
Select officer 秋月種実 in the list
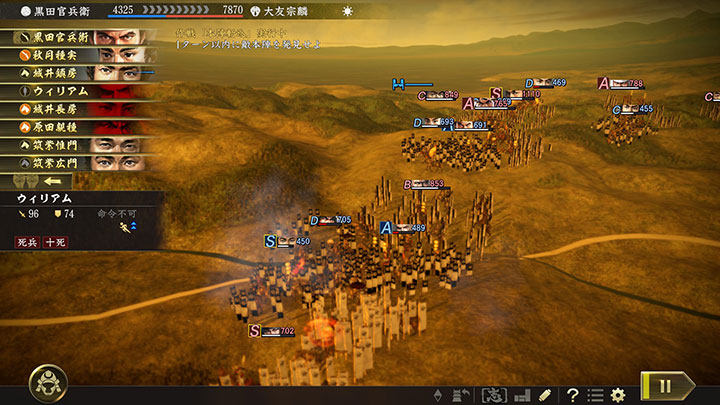tap(80, 55)
